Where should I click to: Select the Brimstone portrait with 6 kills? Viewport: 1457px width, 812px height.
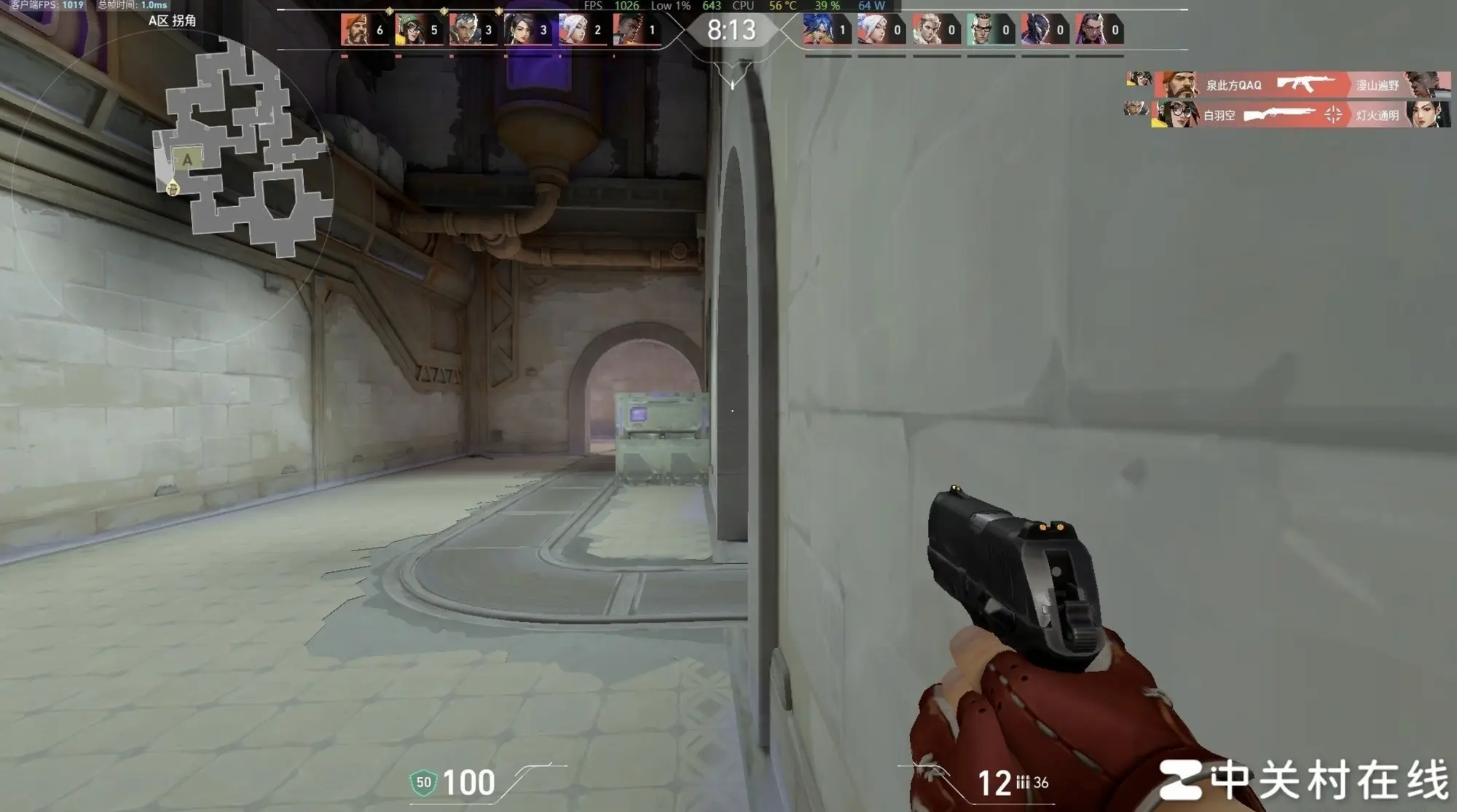(355, 30)
